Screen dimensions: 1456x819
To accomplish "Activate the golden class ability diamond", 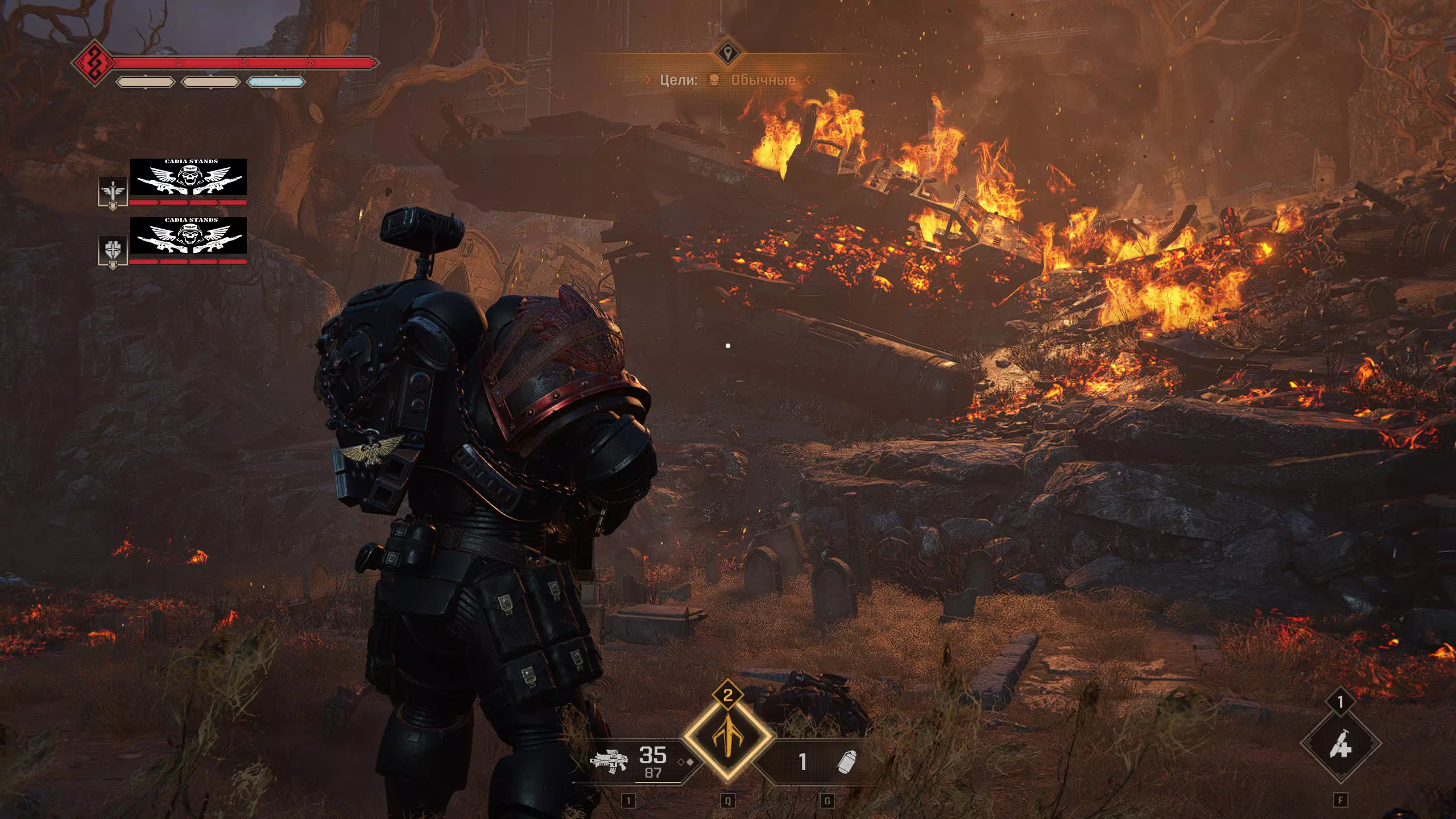I will pos(727,737).
